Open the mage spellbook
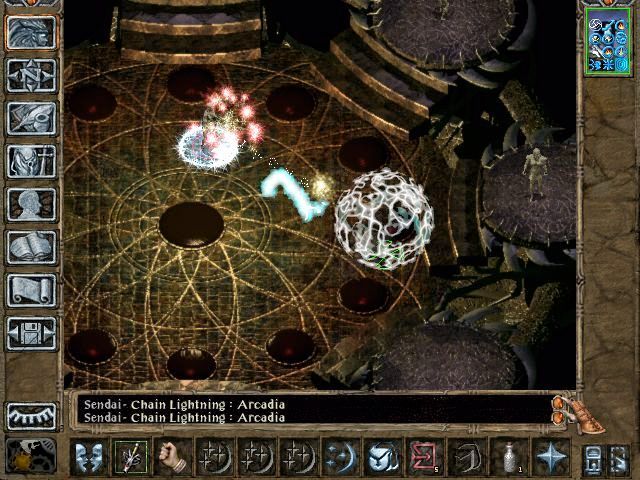The height and width of the screenshot is (480, 640). point(31,247)
